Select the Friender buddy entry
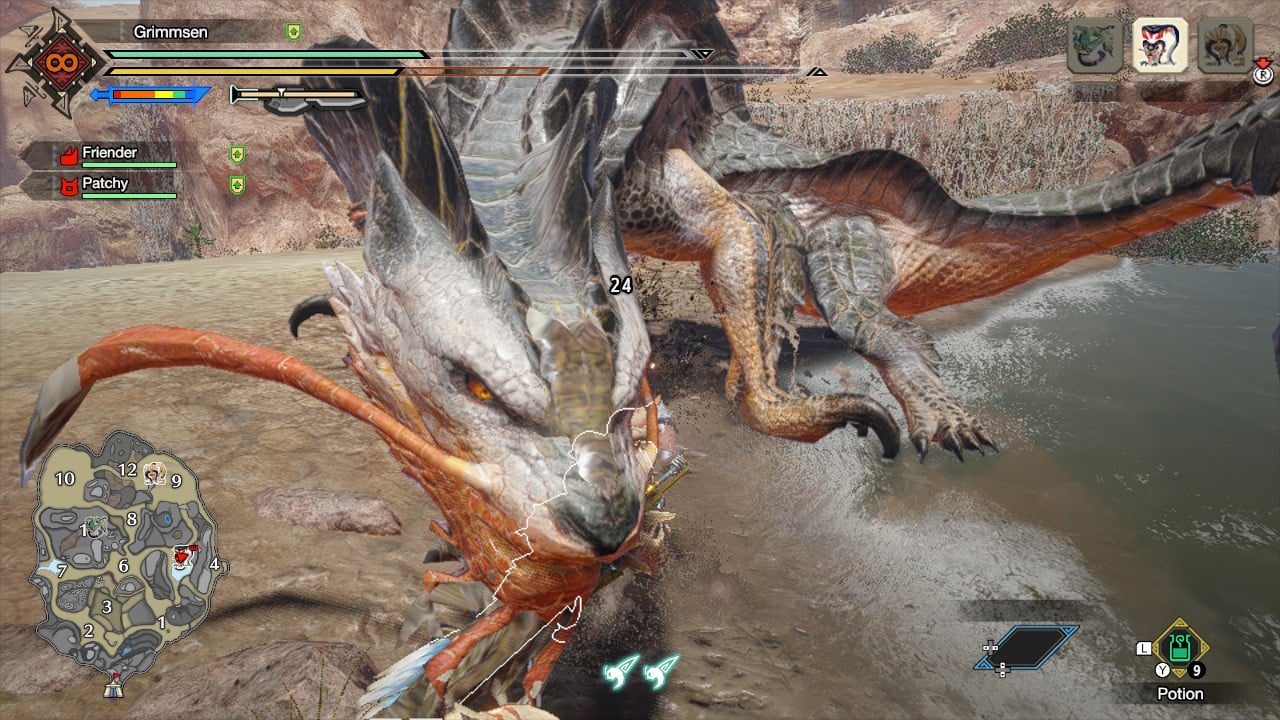This screenshot has width=1280, height=720. click(109, 154)
